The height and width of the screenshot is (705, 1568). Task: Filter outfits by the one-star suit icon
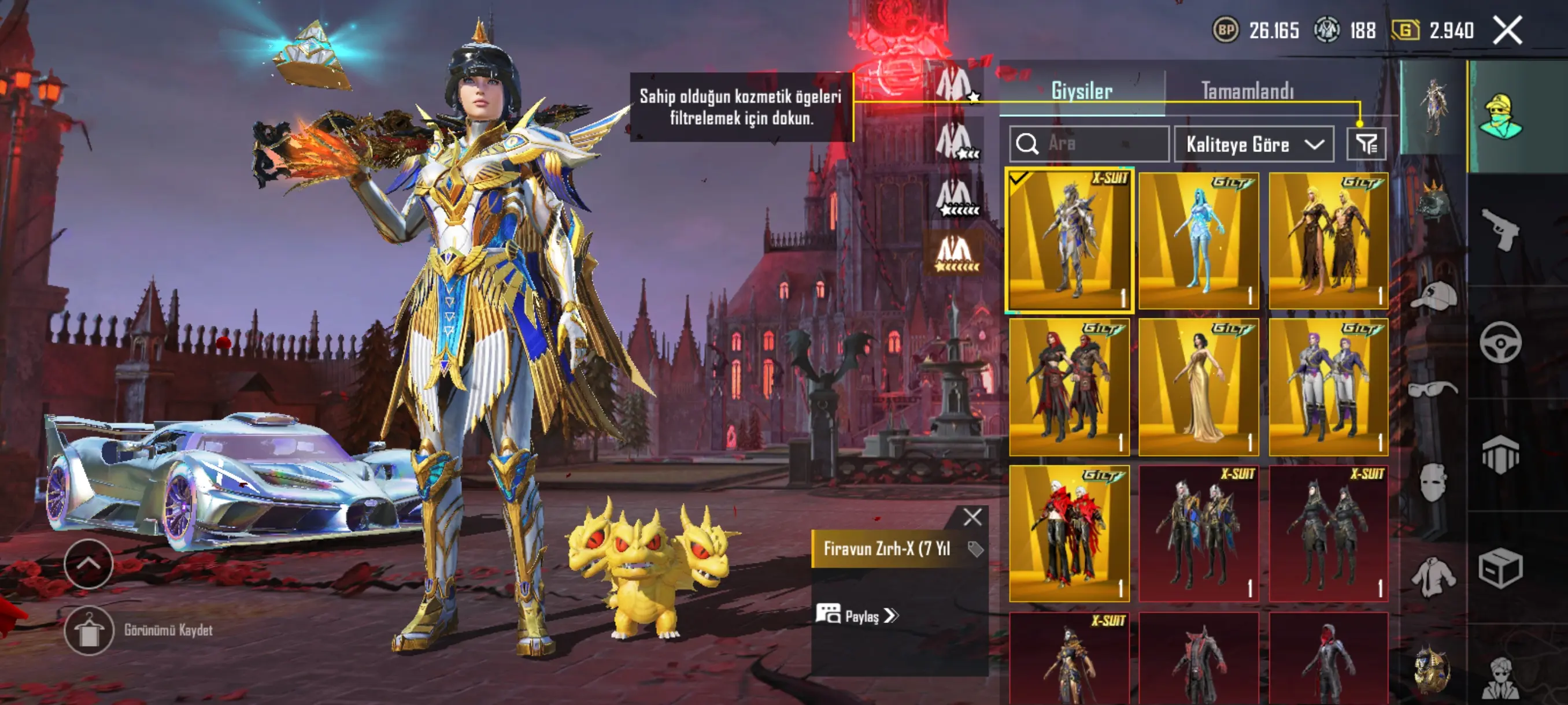[956, 84]
